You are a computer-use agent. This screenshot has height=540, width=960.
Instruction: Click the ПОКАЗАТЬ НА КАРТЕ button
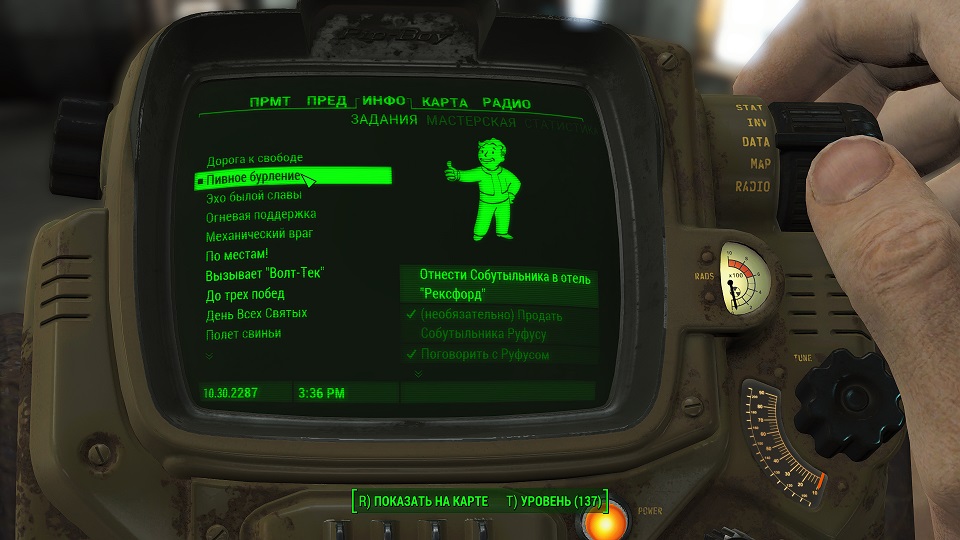pyautogui.click(x=423, y=500)
